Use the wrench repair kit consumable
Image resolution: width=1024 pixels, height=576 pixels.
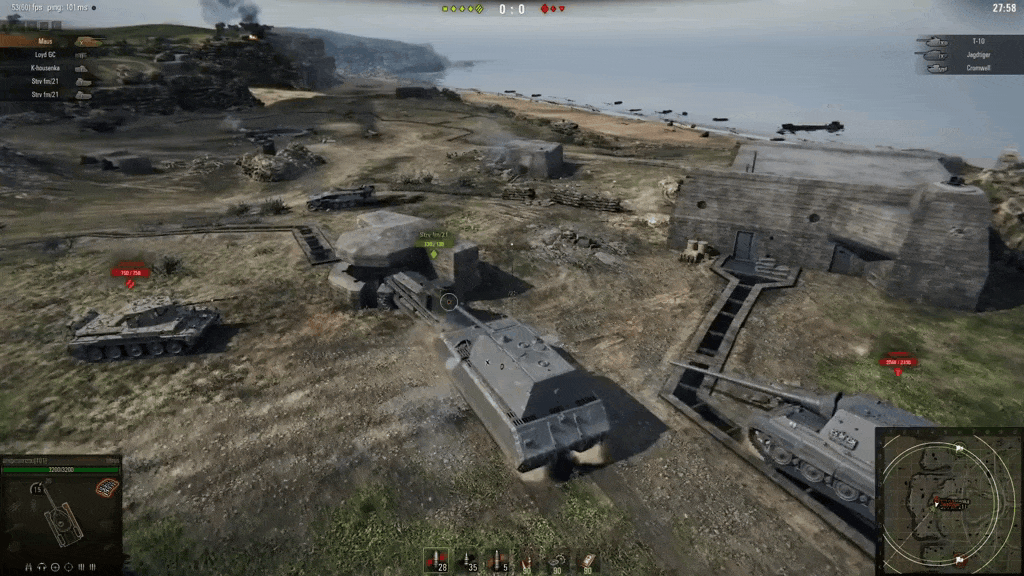tap(557, 560)
